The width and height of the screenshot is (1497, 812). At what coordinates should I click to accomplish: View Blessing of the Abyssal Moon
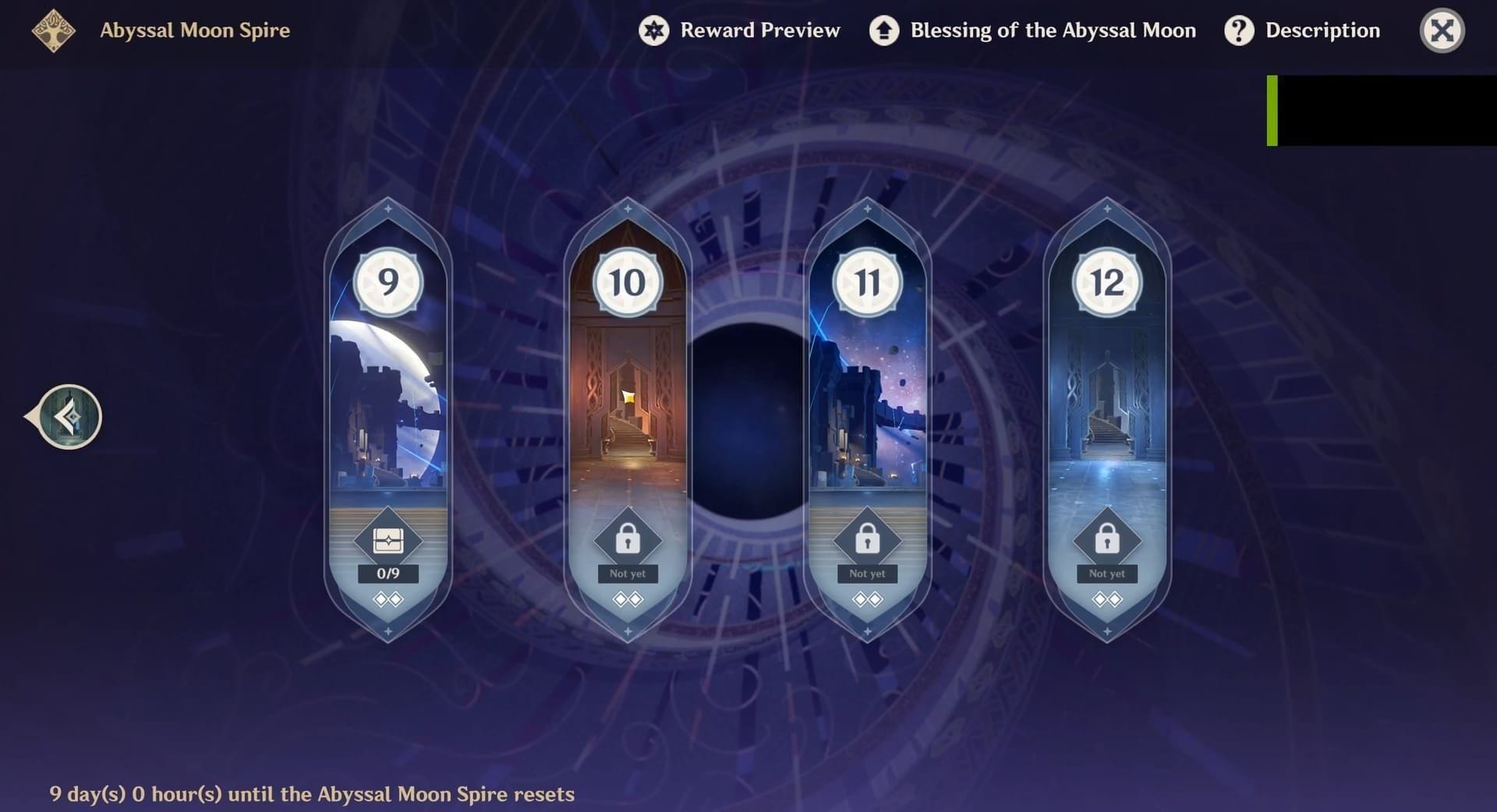(x=1032, y=30)
